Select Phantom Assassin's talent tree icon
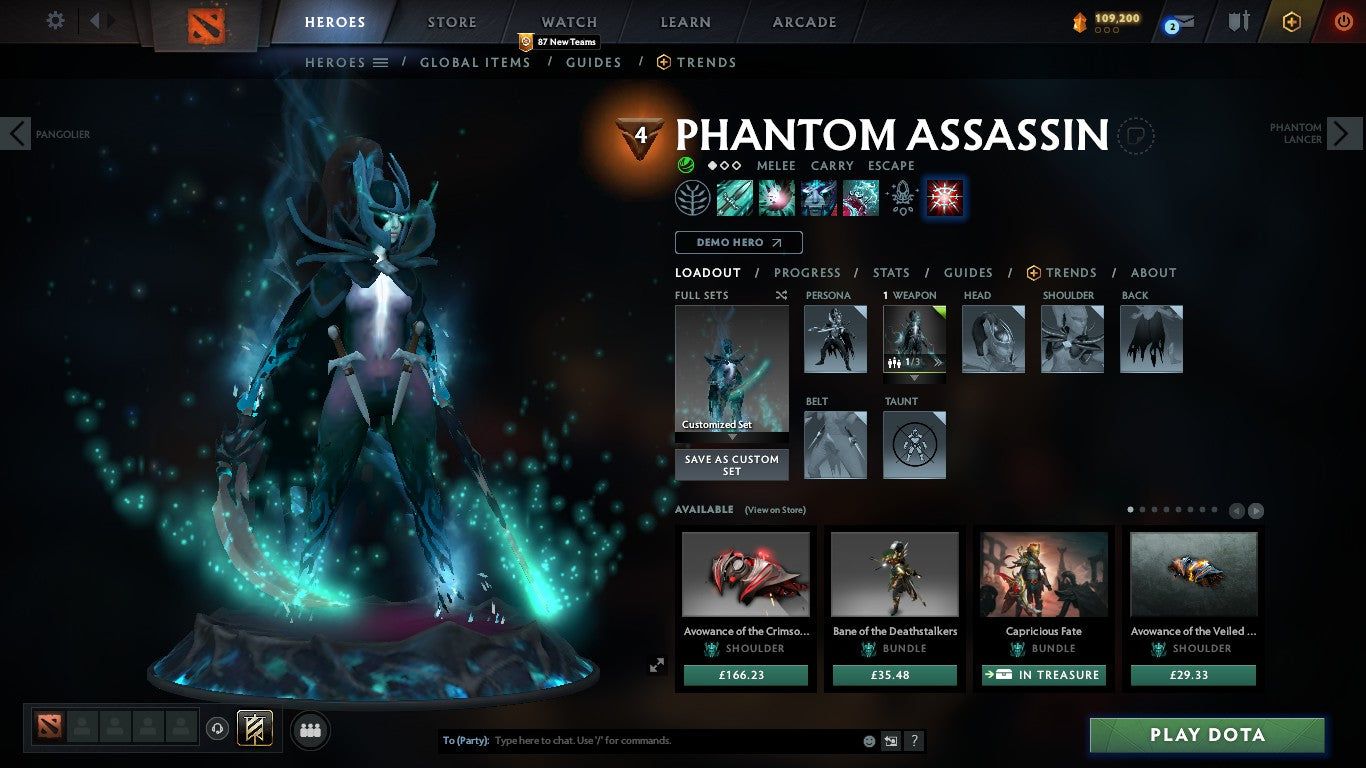1366x768 pixels. [694, 197]
